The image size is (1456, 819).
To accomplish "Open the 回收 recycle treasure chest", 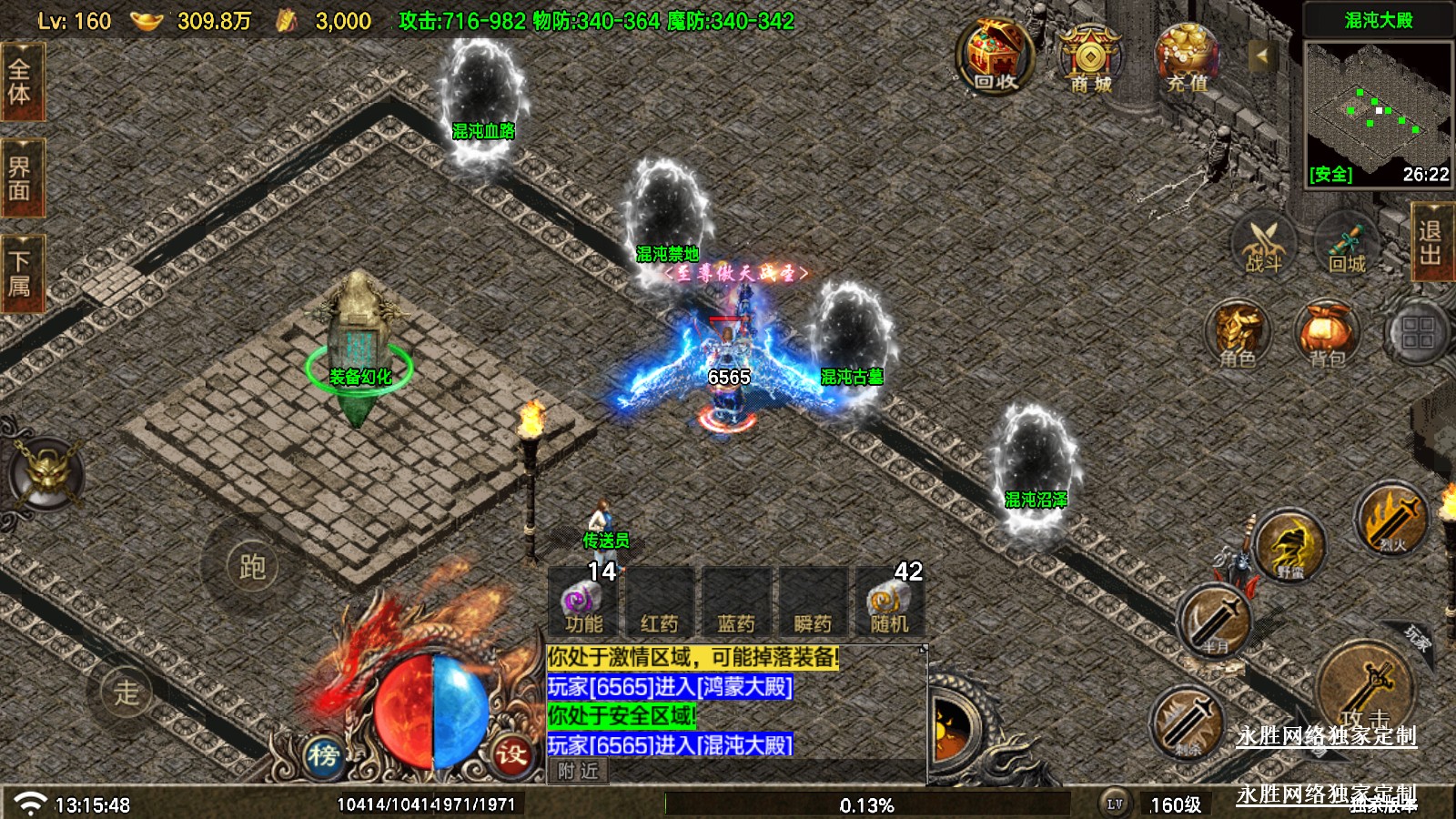I will click(995, 58).
